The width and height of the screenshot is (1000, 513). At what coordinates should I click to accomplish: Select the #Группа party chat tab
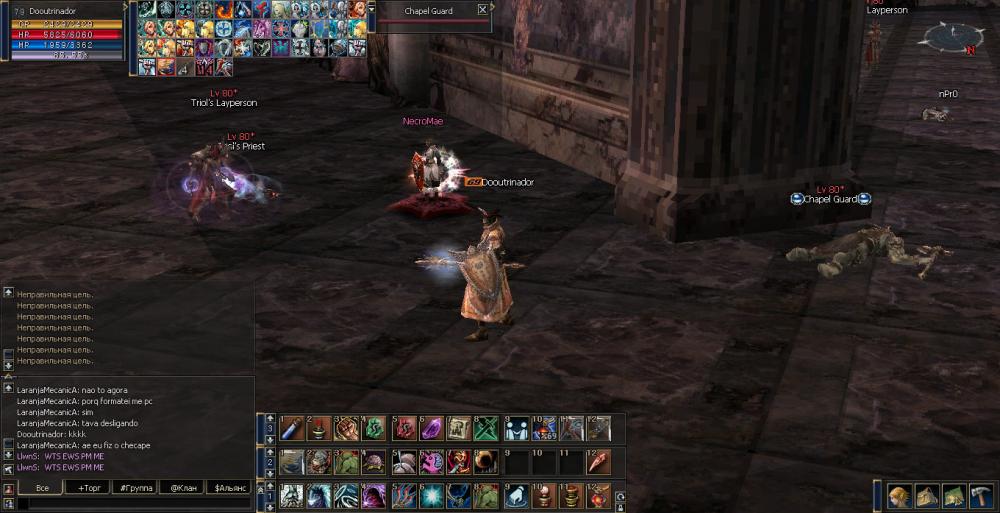pos(134,487)
